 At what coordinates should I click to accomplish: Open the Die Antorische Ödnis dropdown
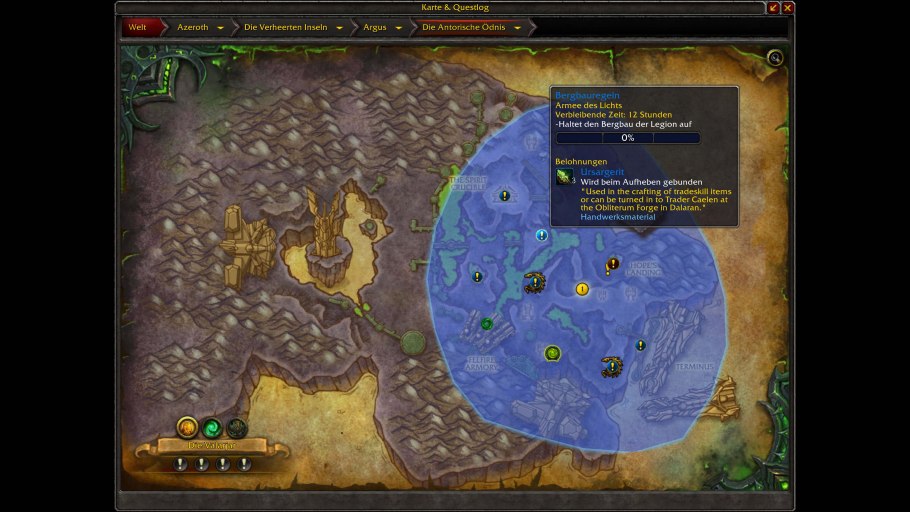click(x=517, y=27)
